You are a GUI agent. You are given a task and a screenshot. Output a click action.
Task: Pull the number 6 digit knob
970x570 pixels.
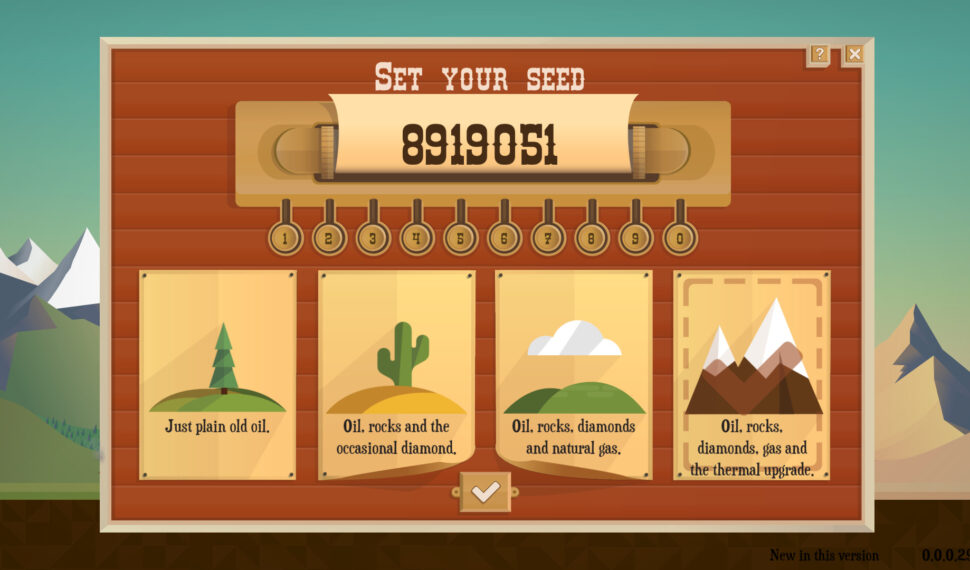505,238
